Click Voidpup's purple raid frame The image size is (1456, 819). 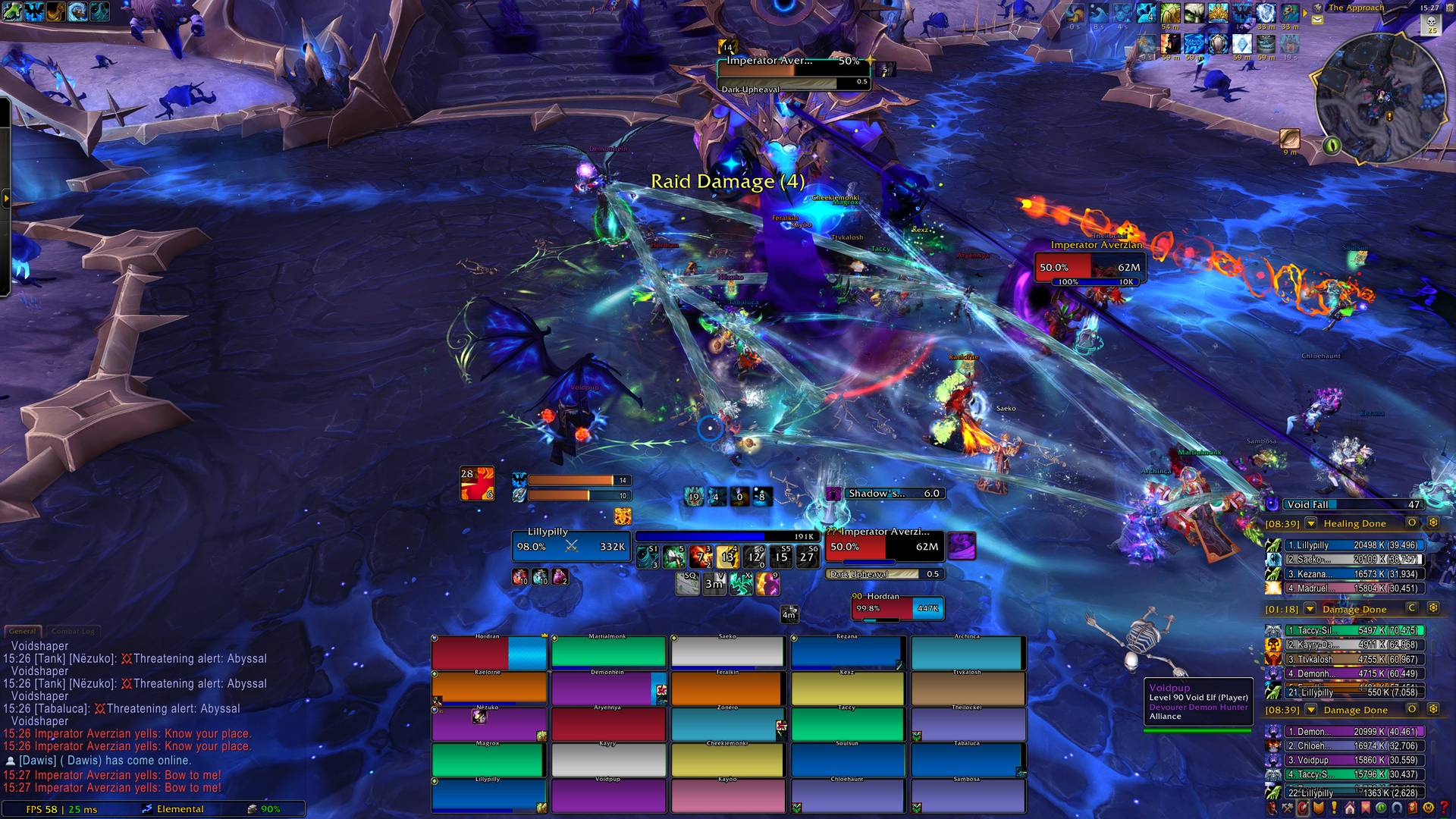pos(608,797)
